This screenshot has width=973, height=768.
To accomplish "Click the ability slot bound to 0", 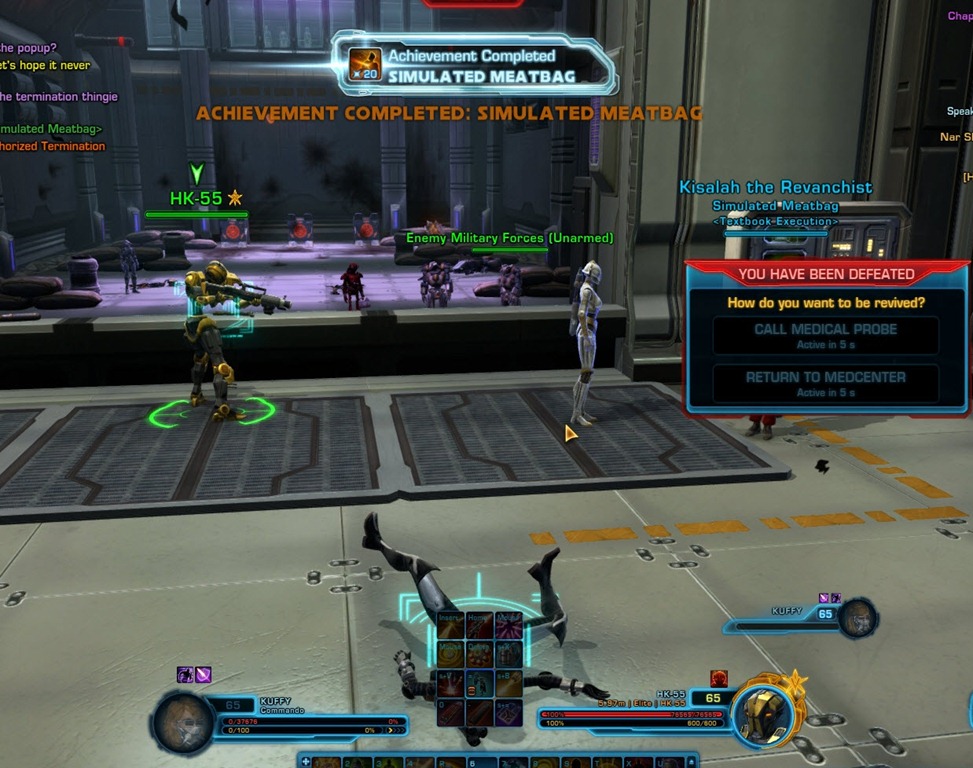I will pyautogui.click(x=451, y=713).
